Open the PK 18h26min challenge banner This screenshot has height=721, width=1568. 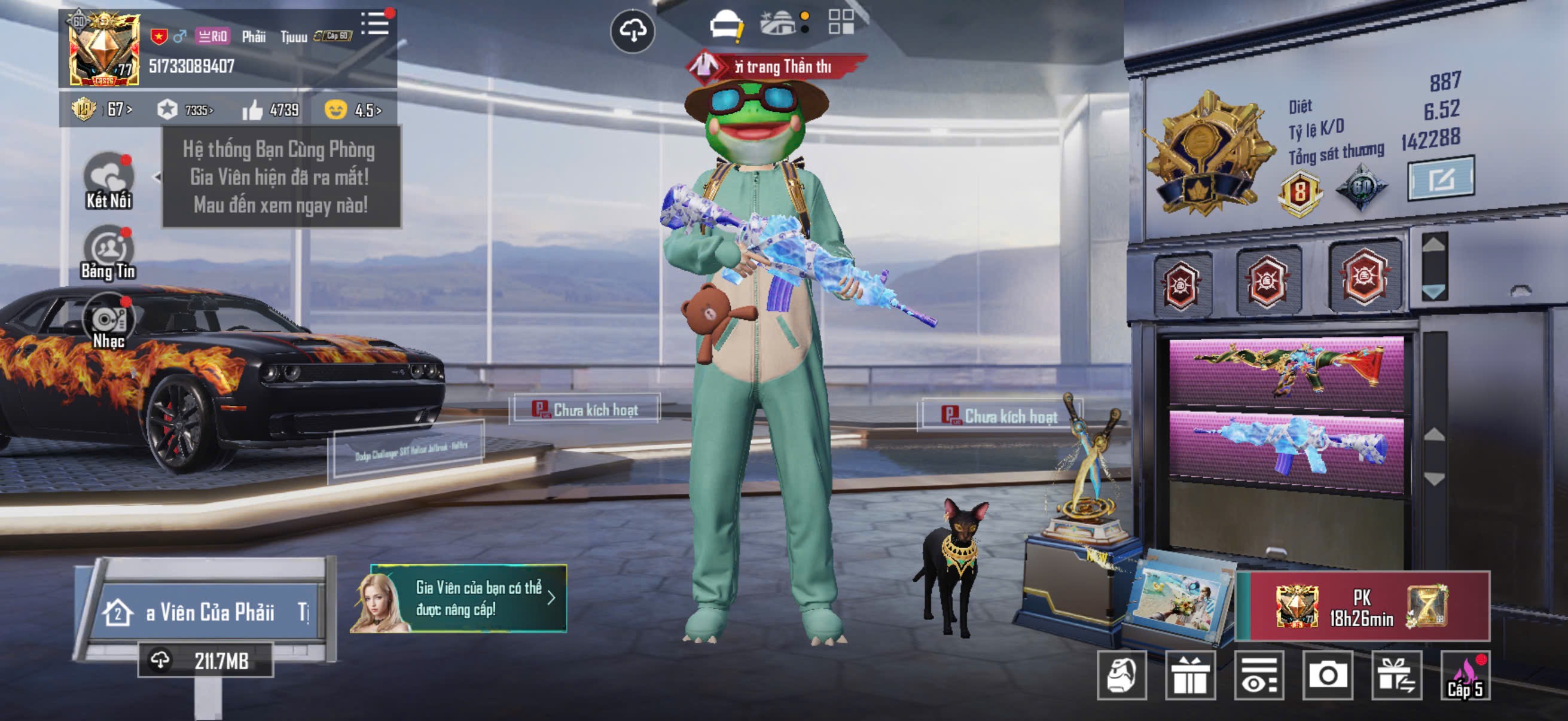pyautogui.click(x=1362, y=606)
